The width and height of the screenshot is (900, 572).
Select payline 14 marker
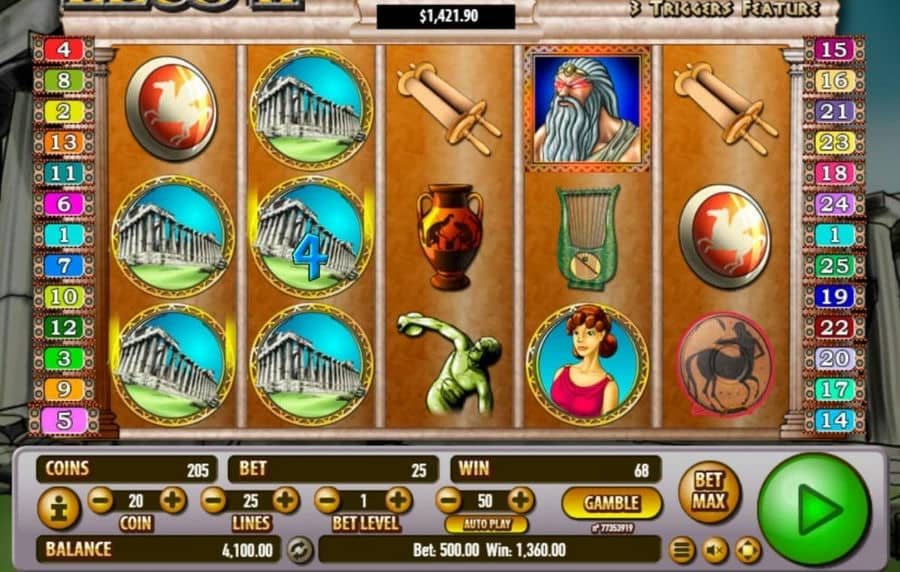tap(834, 420)
